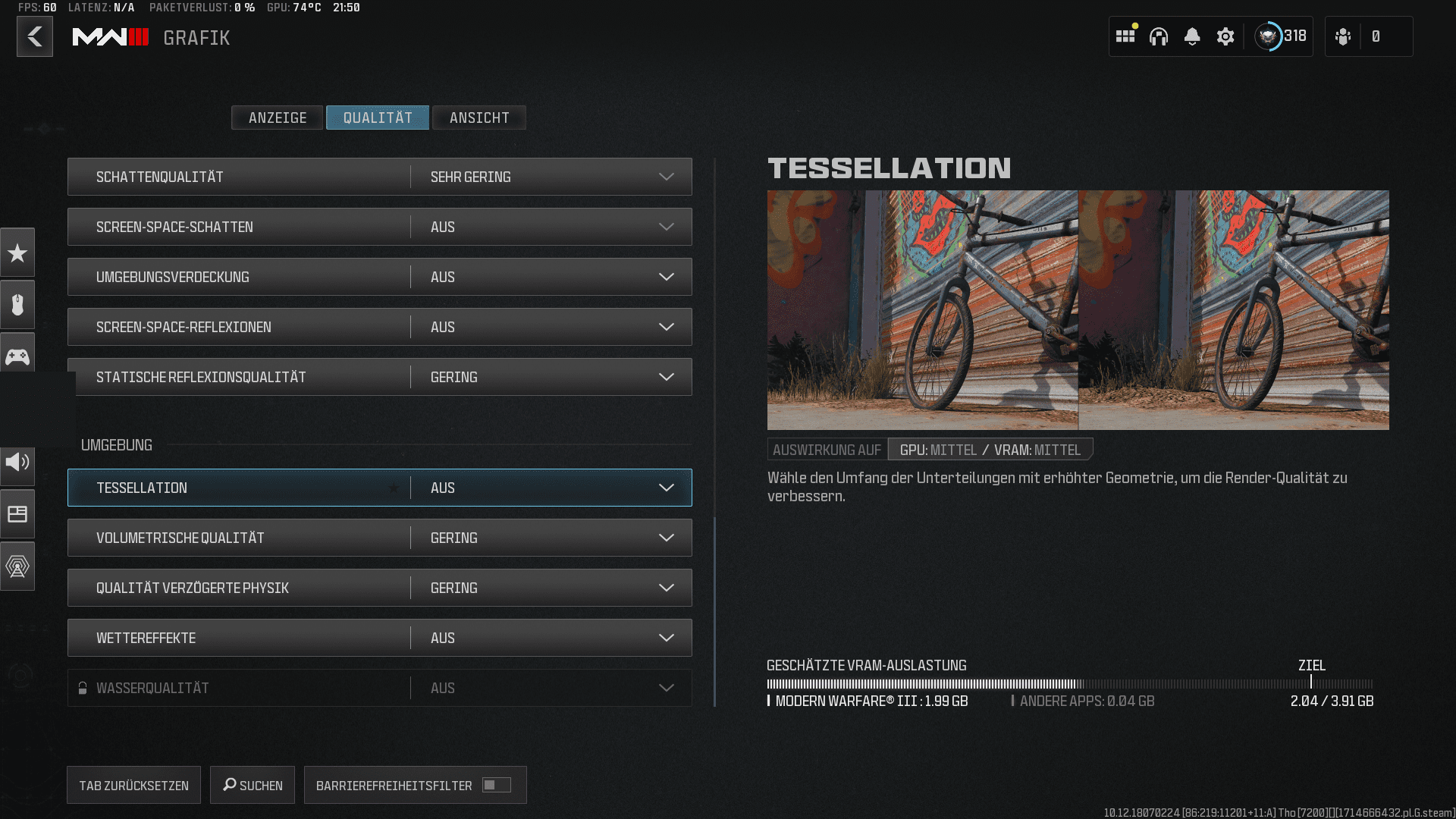Open the headset voice chat icon
The height and width of the screenshot is (819, 1456).
coord(1159,36)
